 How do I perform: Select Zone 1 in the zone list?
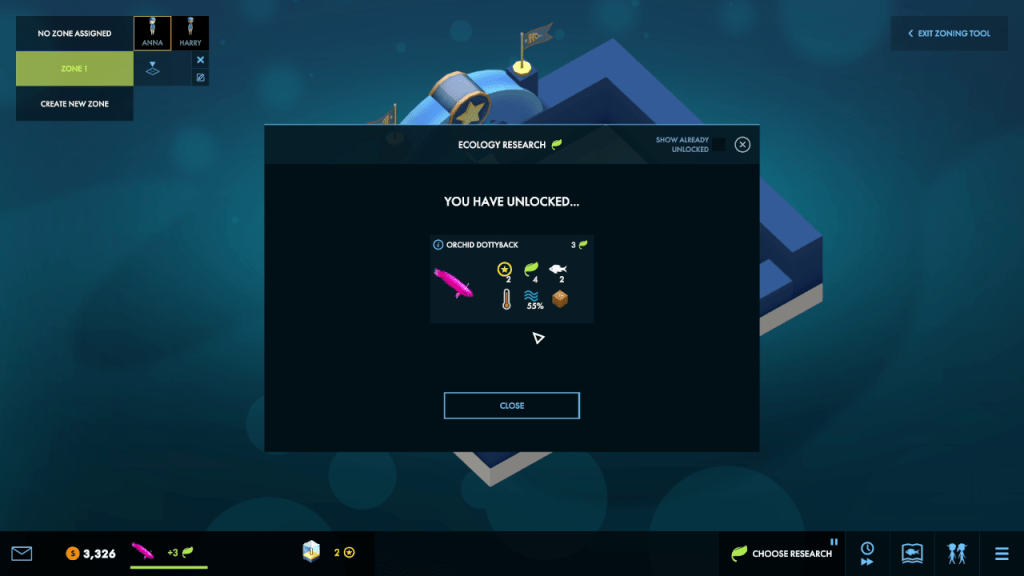(x=74, y=69)
